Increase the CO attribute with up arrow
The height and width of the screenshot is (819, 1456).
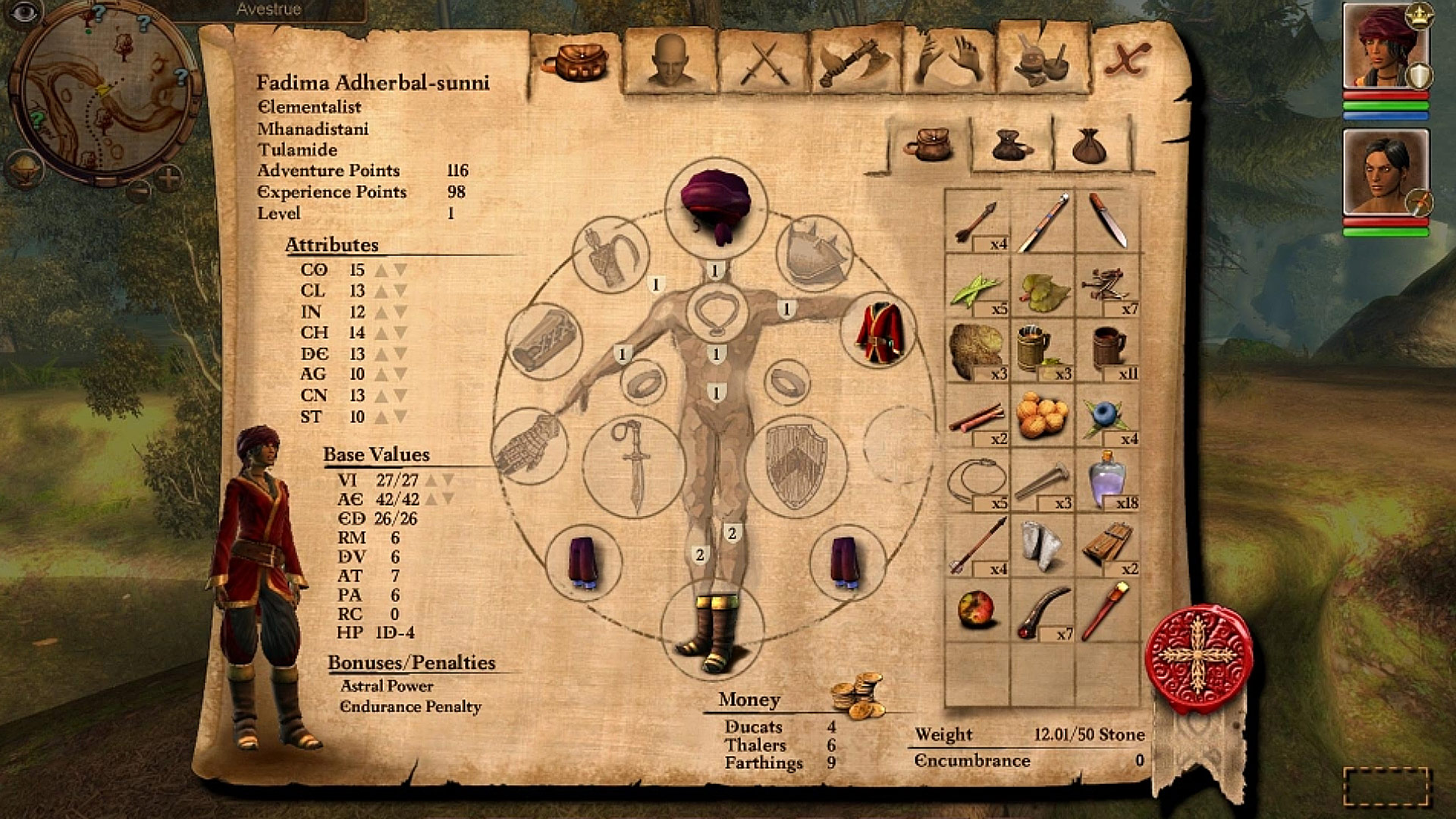(381, 270)
